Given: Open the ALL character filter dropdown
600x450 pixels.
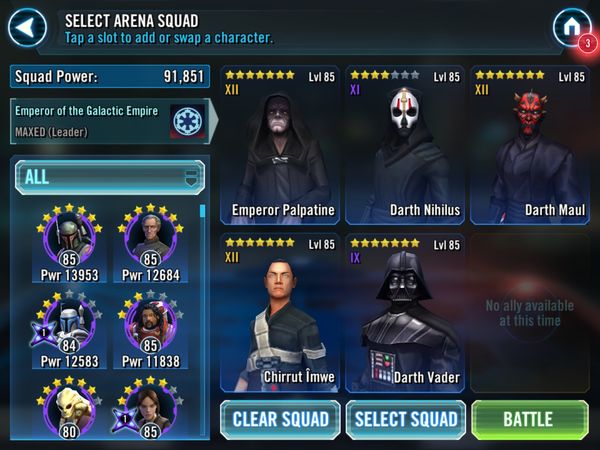Looking at the screenshot, I should click(x=109, y=177).
